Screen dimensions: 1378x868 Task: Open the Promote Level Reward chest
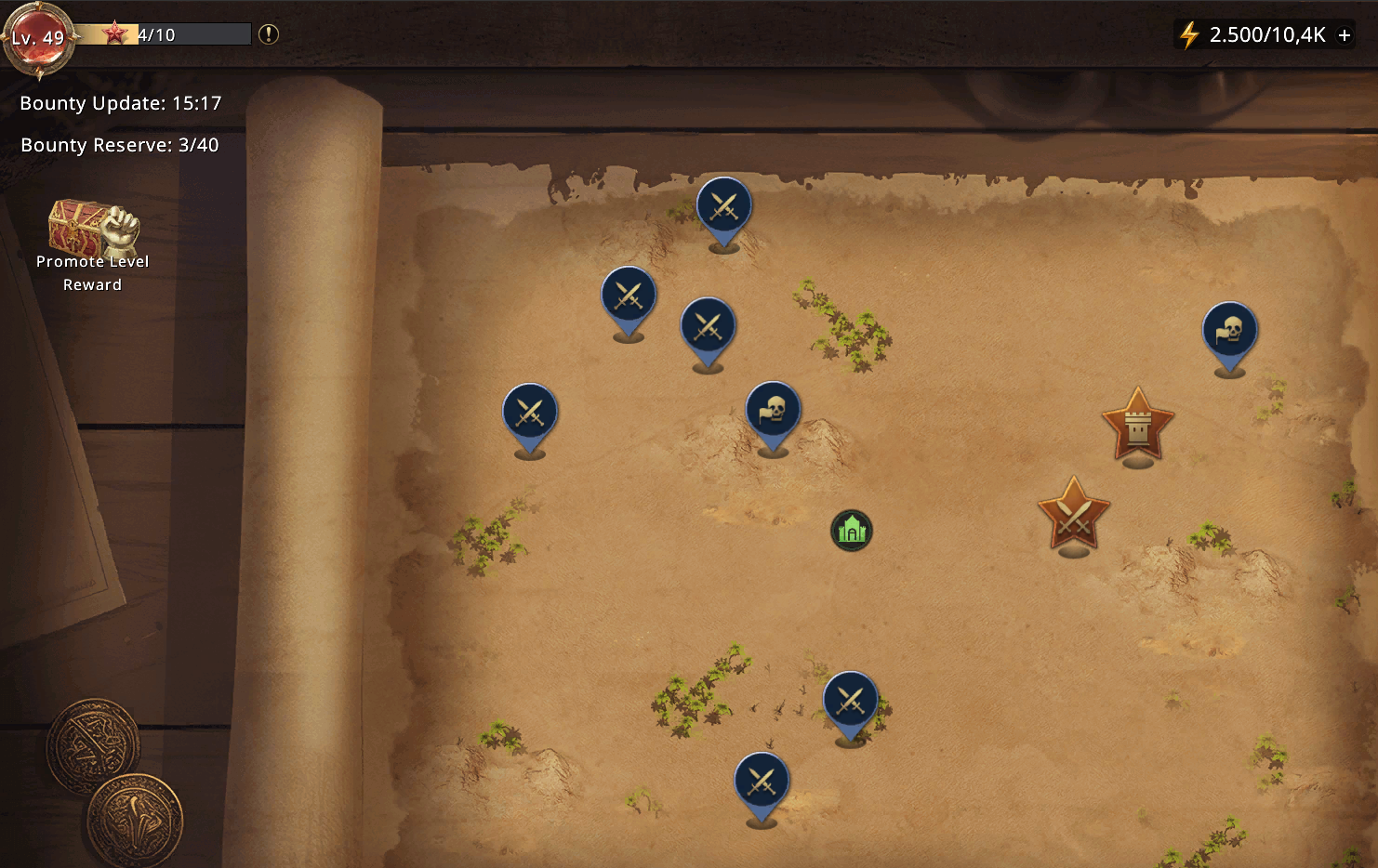coord(93,230)
